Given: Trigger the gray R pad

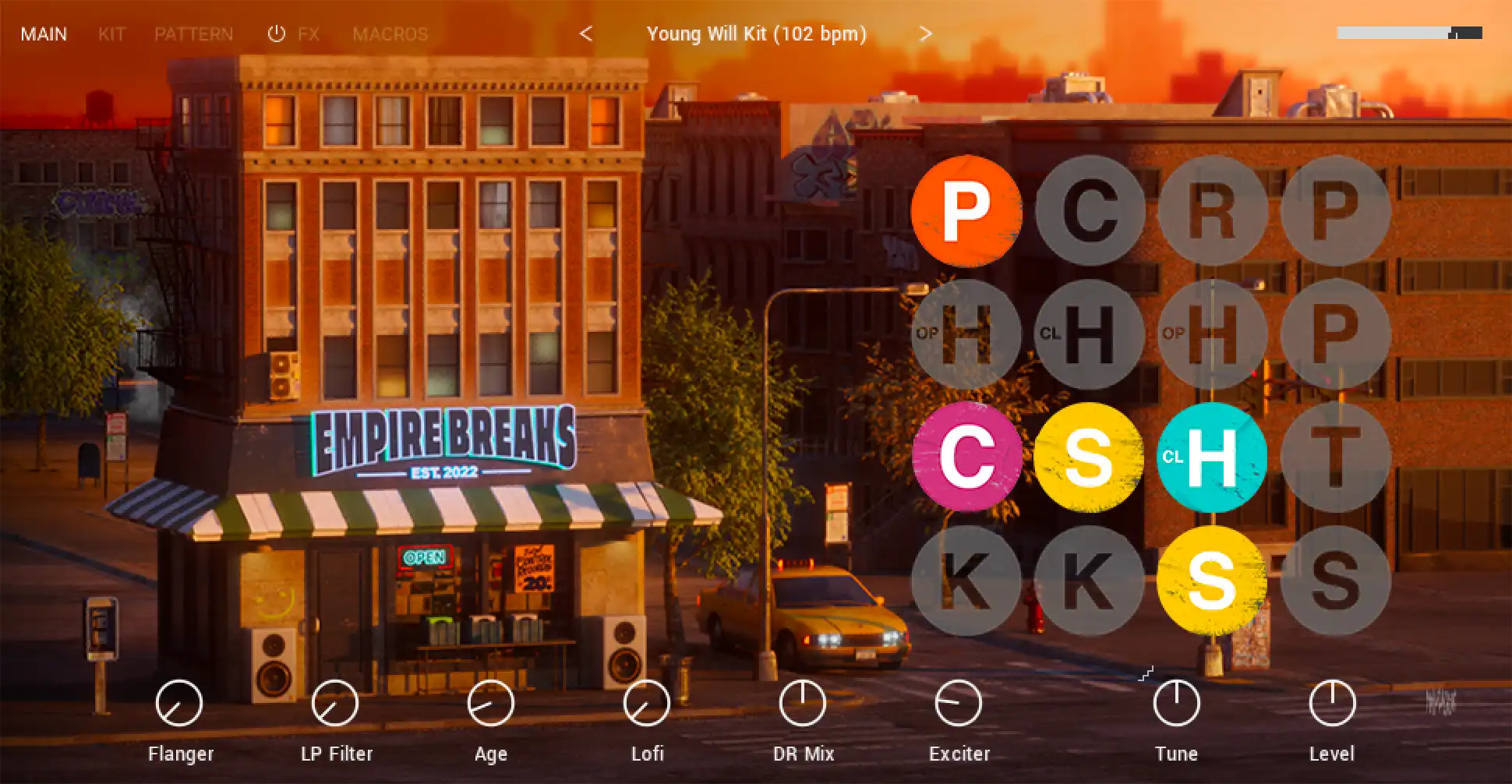Looking at the screenshot, I should pyautogui.click(x=1212, y=210).
